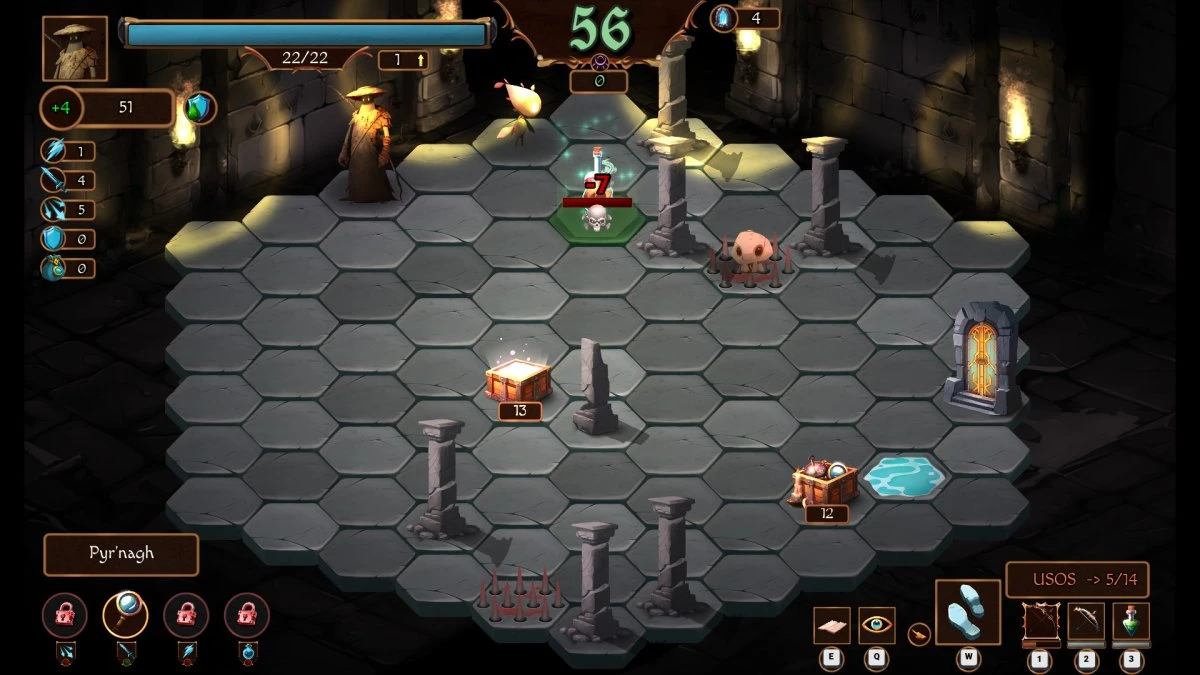This screenshot has height=675, width=1200.
Task: Select the ornate-framed bow weapon slot
Action: pos(1040,622)
